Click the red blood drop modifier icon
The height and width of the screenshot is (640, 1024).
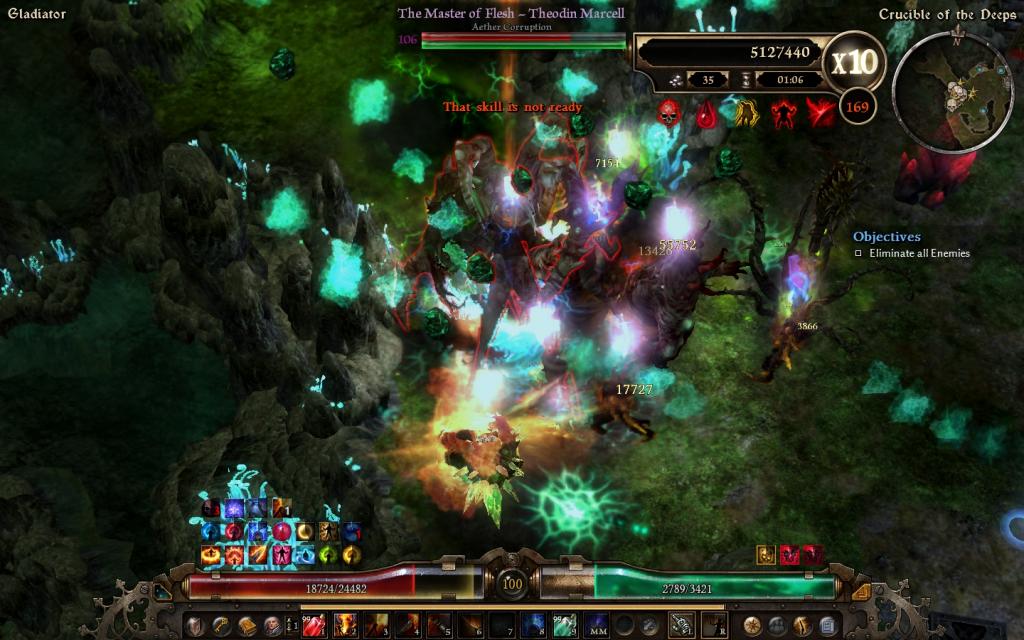pyautogui.click(x=707, y=113)
